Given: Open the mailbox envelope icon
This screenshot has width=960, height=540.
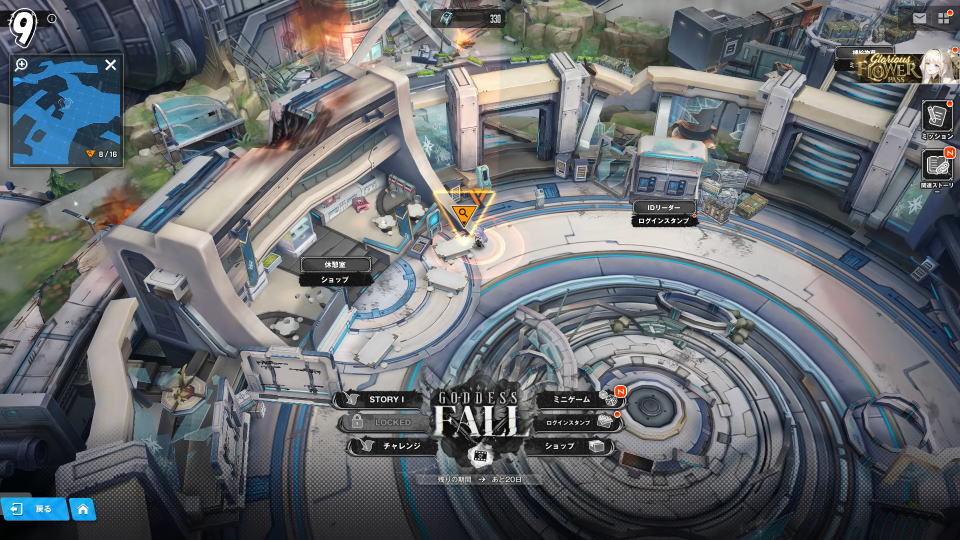Looking at the screenshot, I should click(x=919, y=17).
